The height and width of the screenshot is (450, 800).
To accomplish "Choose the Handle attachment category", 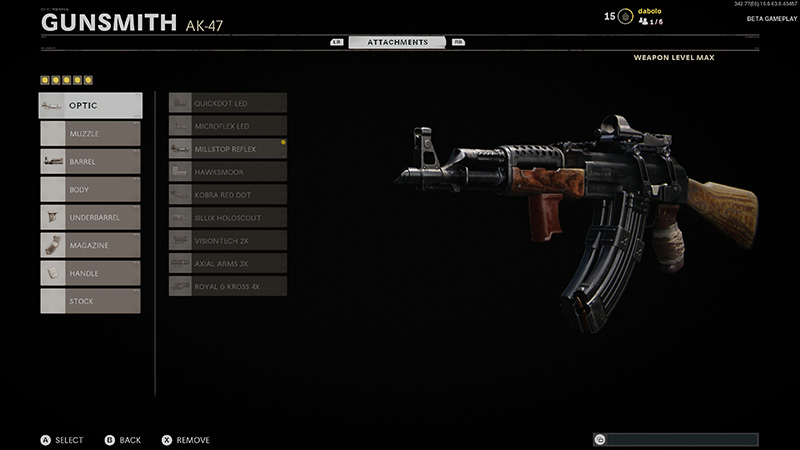I will (x=90, y=273).
